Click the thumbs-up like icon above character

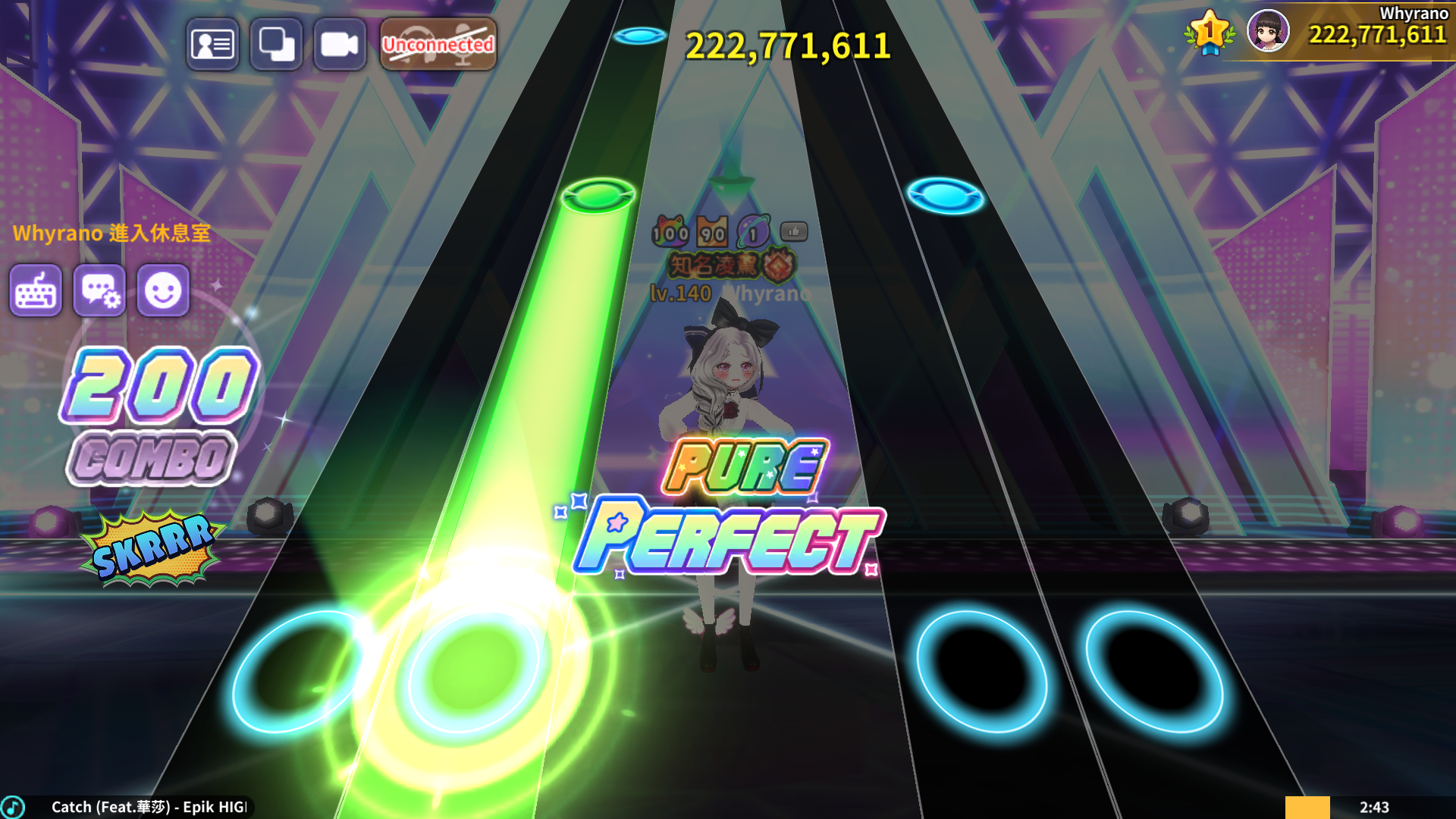(x=794, y=231)
